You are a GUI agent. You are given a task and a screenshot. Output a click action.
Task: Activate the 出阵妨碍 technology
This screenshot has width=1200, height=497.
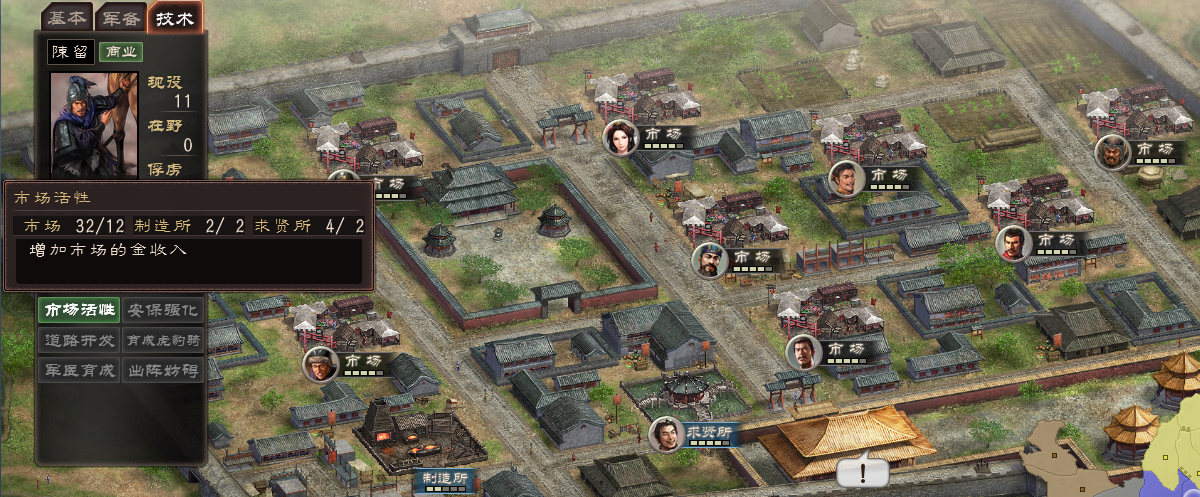tap(163, 370)
